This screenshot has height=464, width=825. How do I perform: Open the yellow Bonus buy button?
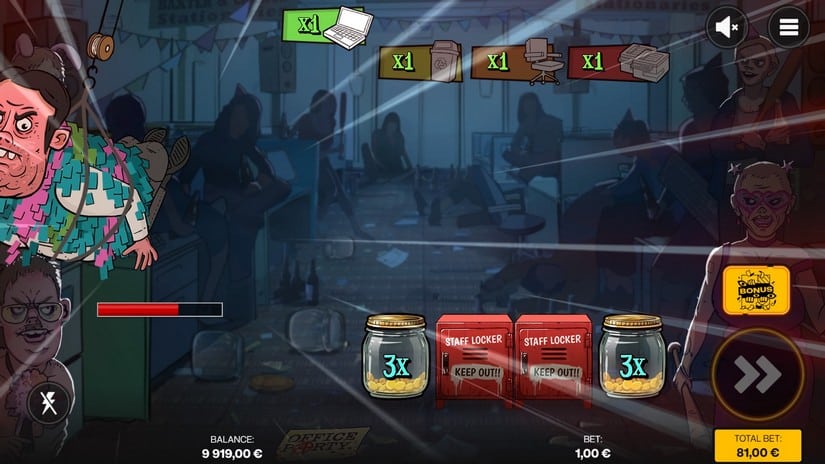pos(756,291)
